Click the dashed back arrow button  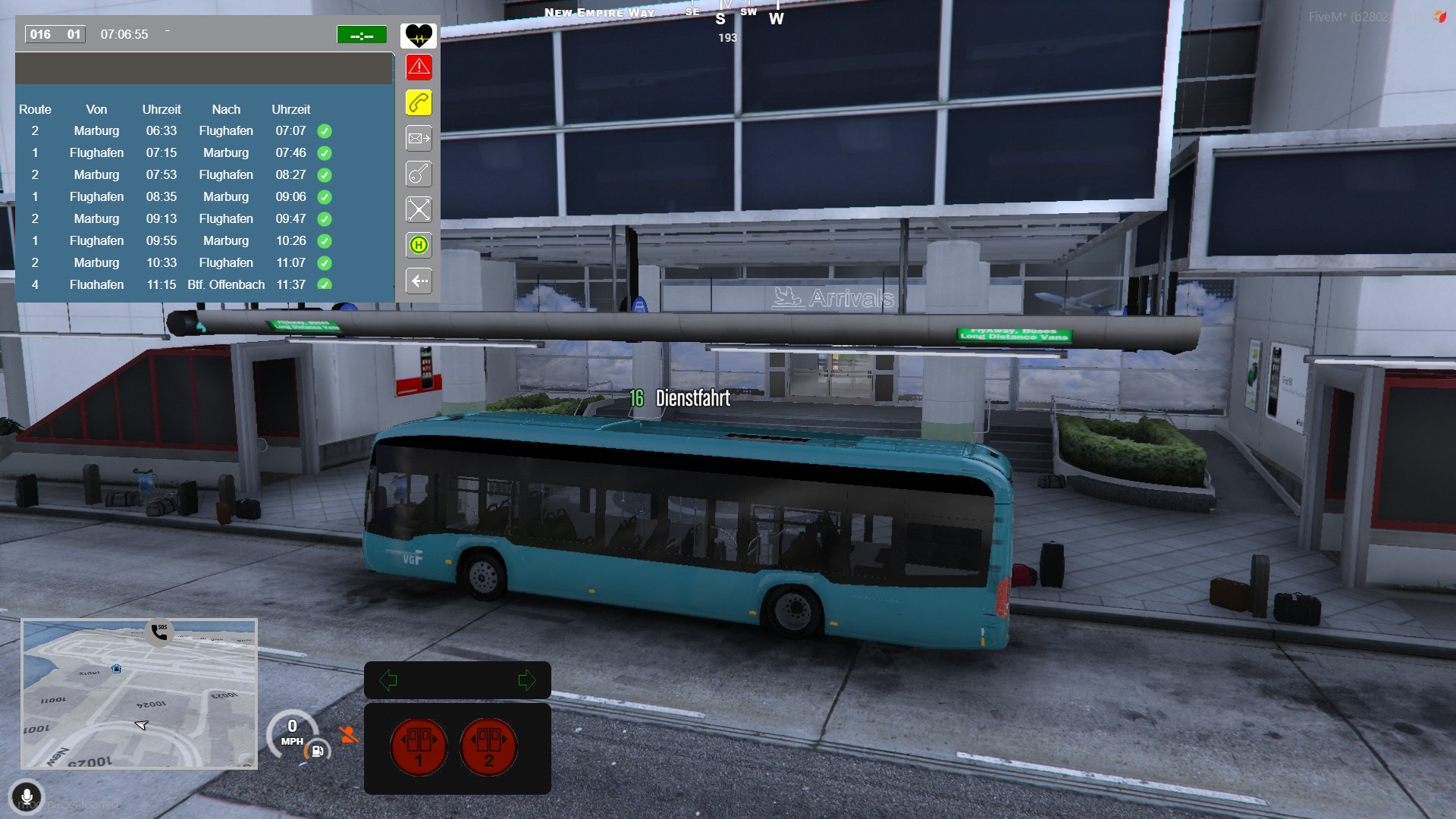pos(419,281)
